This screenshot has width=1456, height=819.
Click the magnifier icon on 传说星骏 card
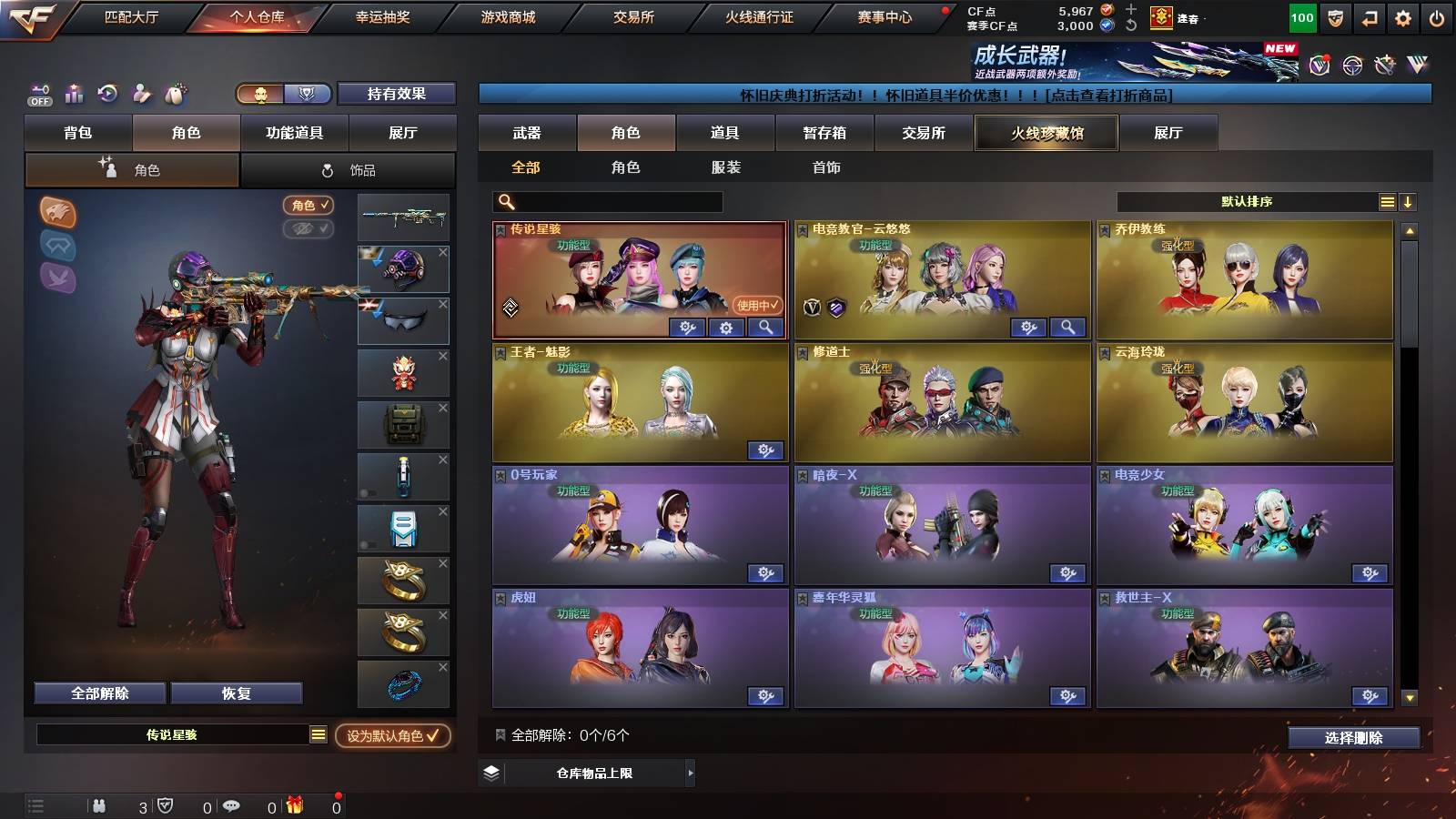click(767, 327)
